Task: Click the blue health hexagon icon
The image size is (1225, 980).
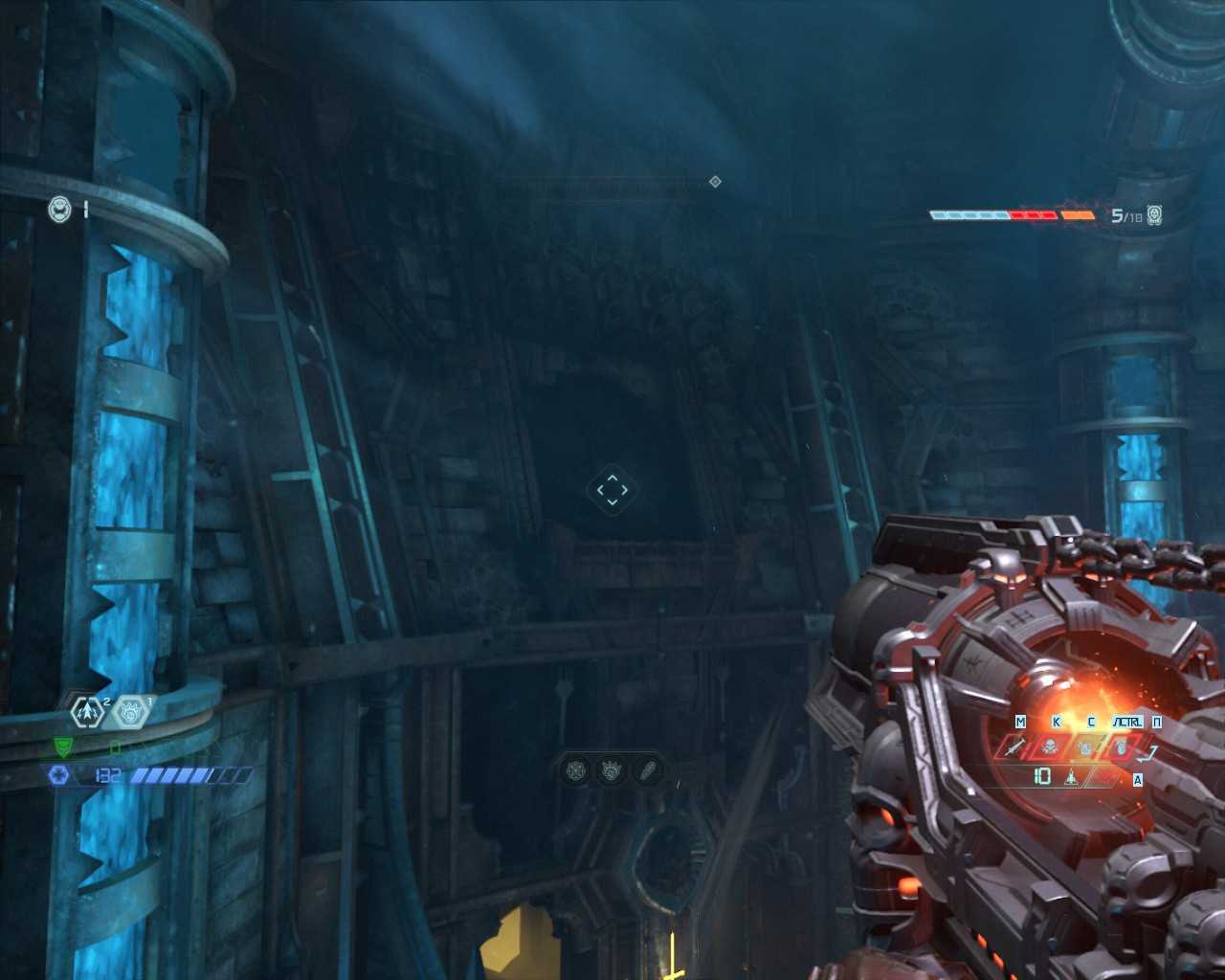Action: 58,775
